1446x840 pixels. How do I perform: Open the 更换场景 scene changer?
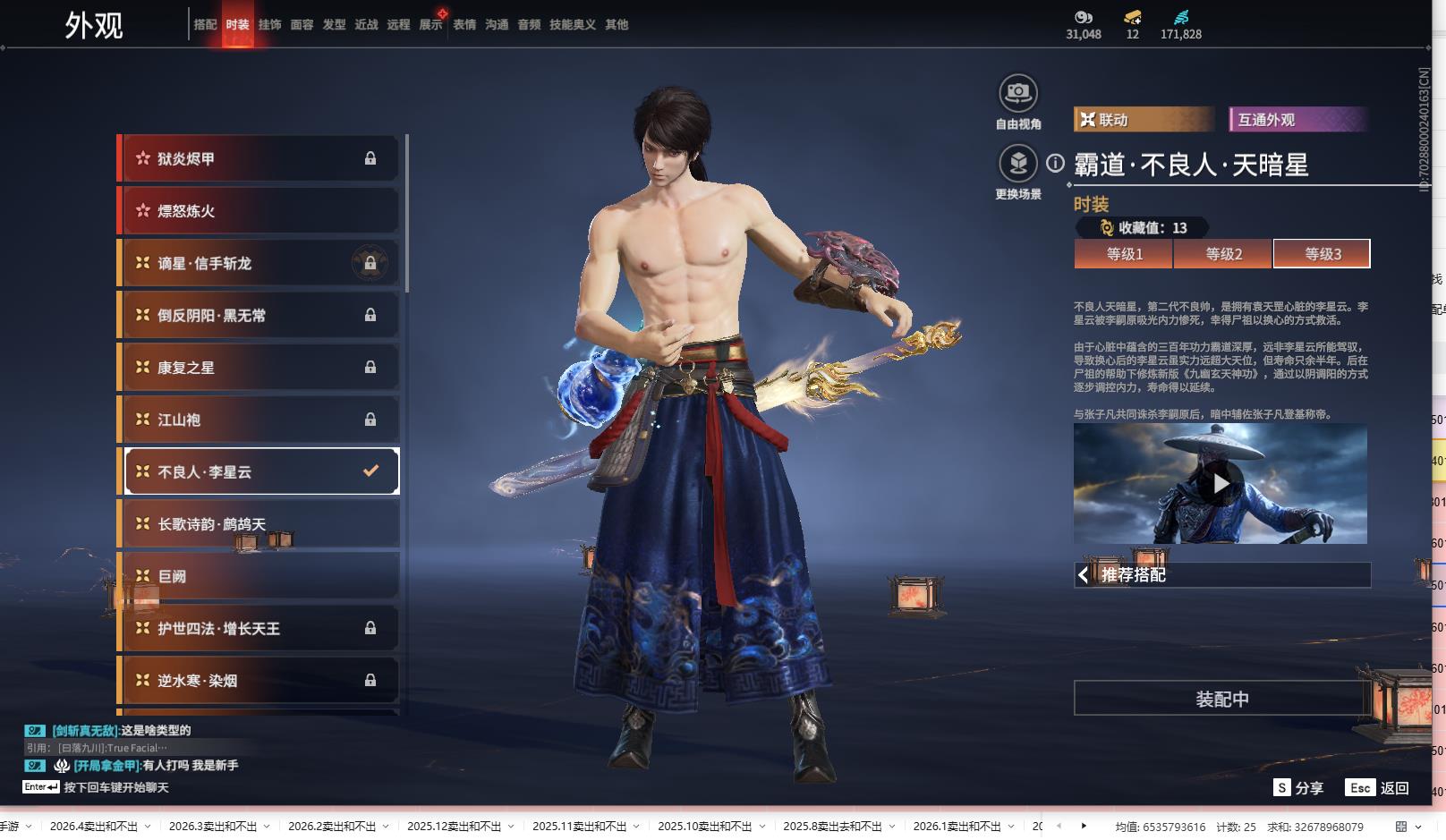[1017, 165]
